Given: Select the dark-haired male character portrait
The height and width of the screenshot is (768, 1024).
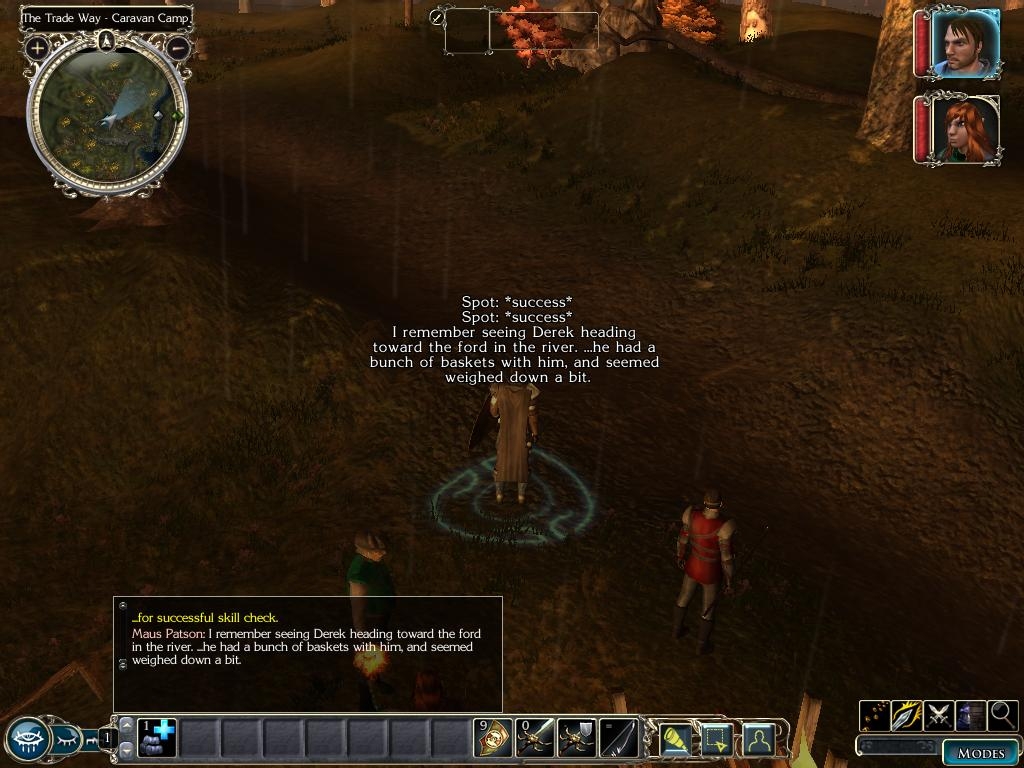Looking at the screenshot, I should [x=965, y=44].
